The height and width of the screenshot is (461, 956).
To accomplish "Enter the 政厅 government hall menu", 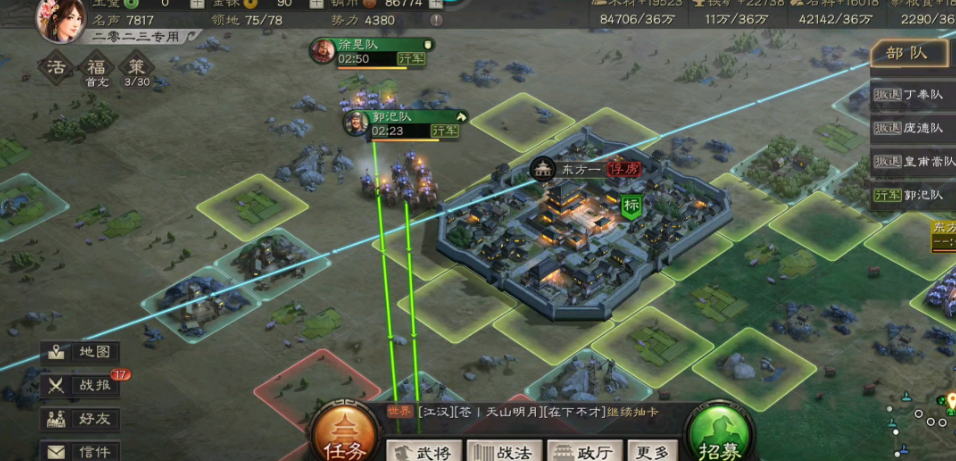I will [583, 452].
